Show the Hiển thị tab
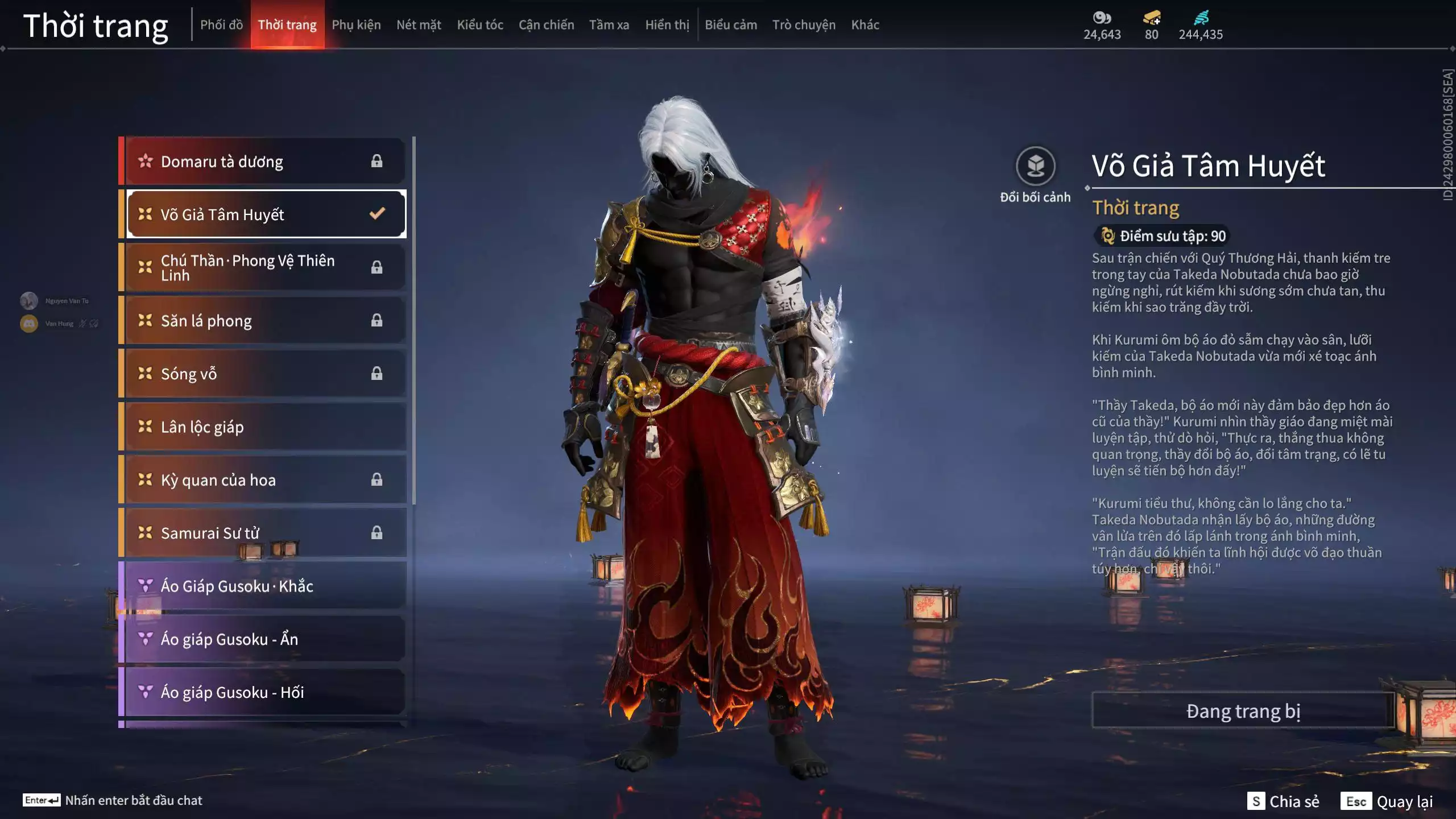 pyautogui.click(x=667, y=25)
